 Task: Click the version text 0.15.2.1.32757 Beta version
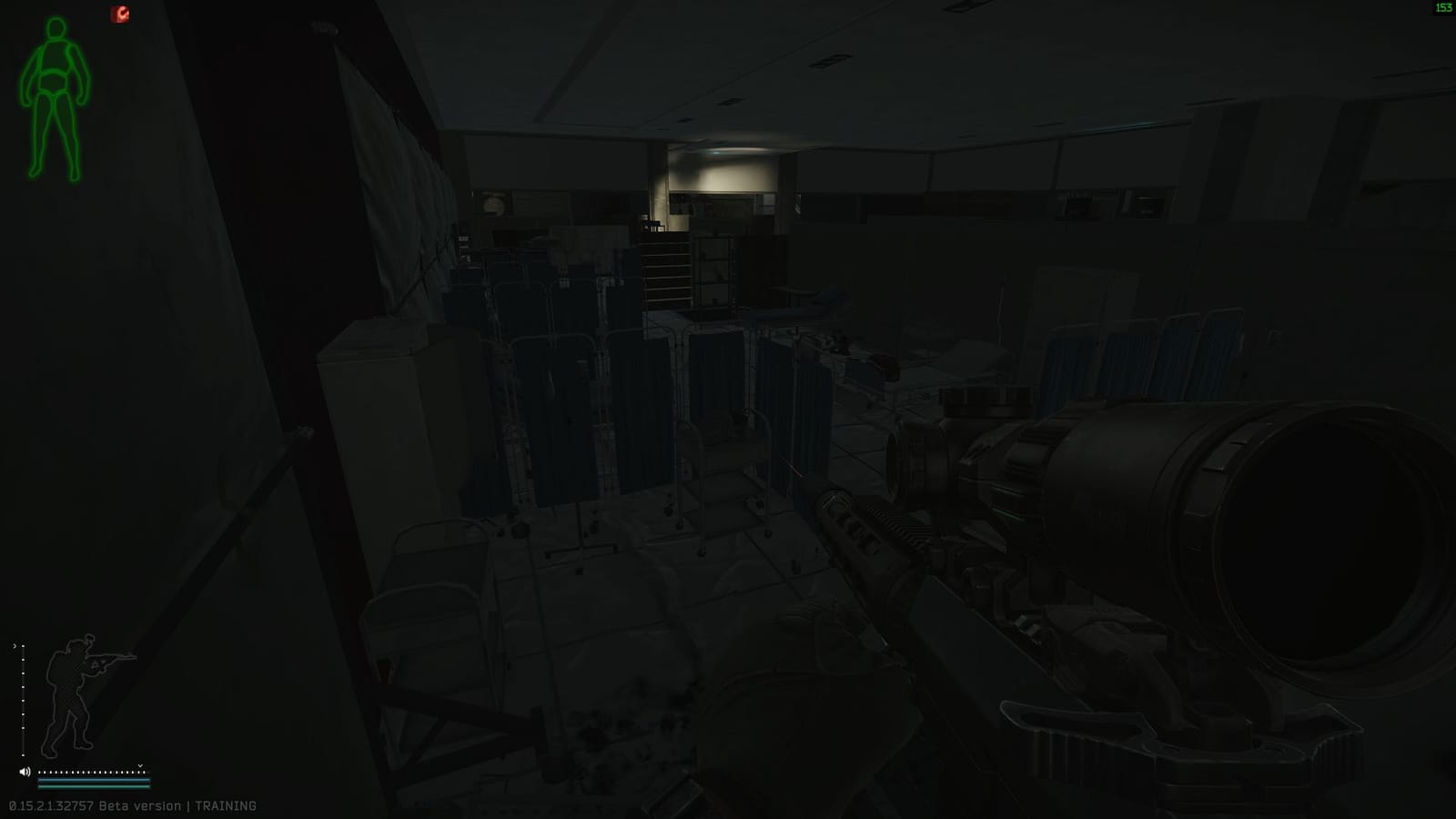coord(50,804)
